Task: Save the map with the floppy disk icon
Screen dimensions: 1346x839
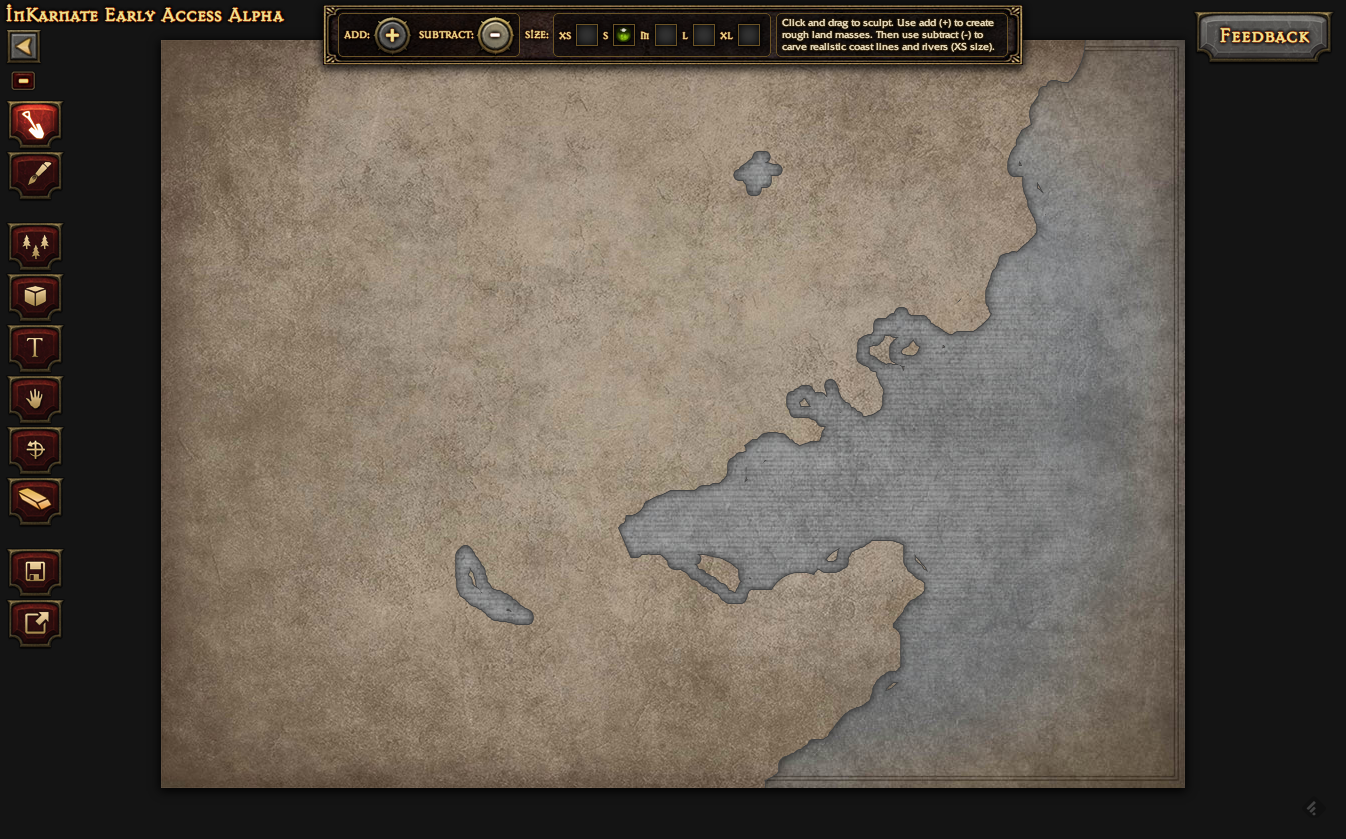Action: tap(35, 571)
